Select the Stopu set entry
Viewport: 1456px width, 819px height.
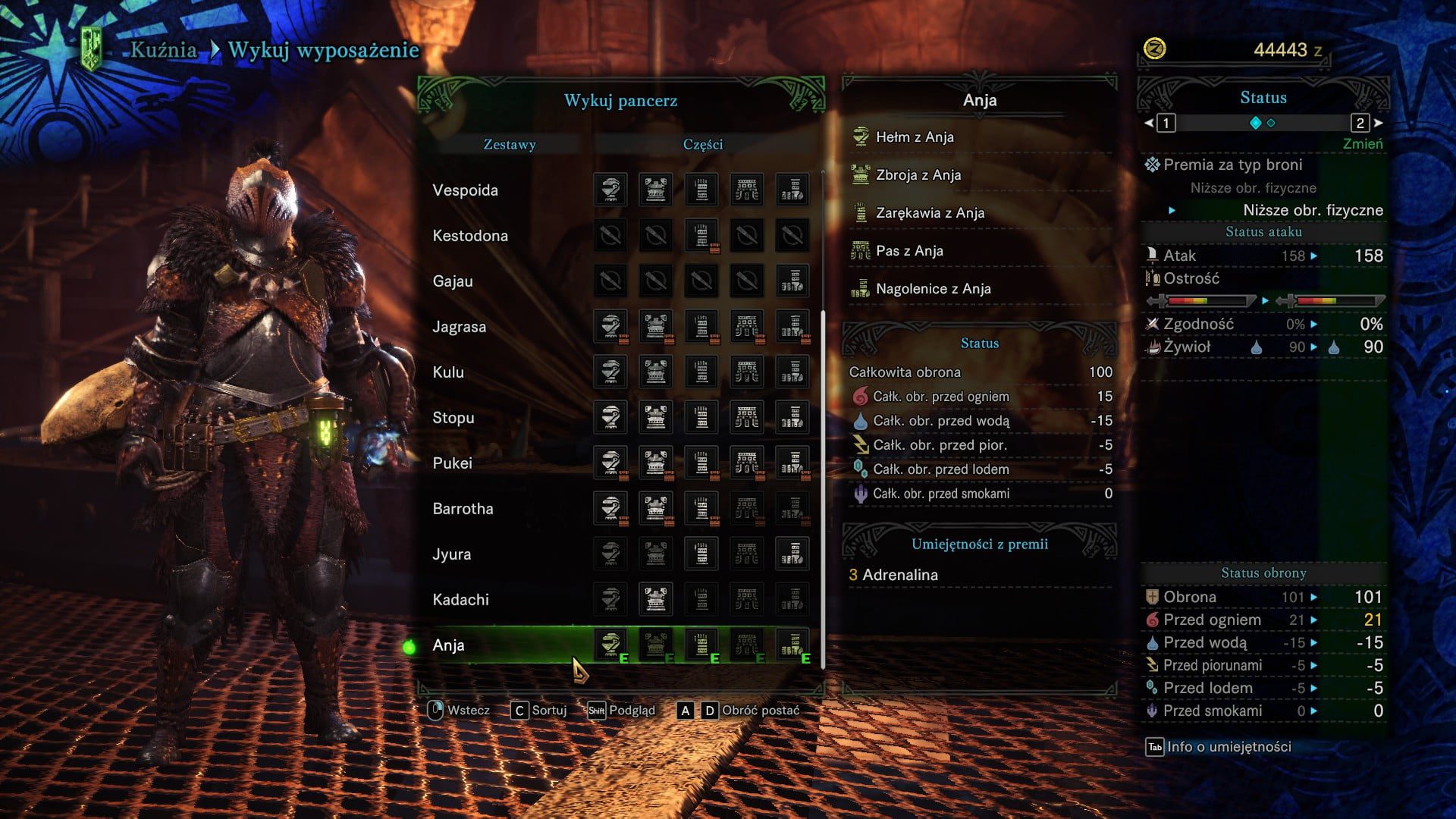pos(453,418)
